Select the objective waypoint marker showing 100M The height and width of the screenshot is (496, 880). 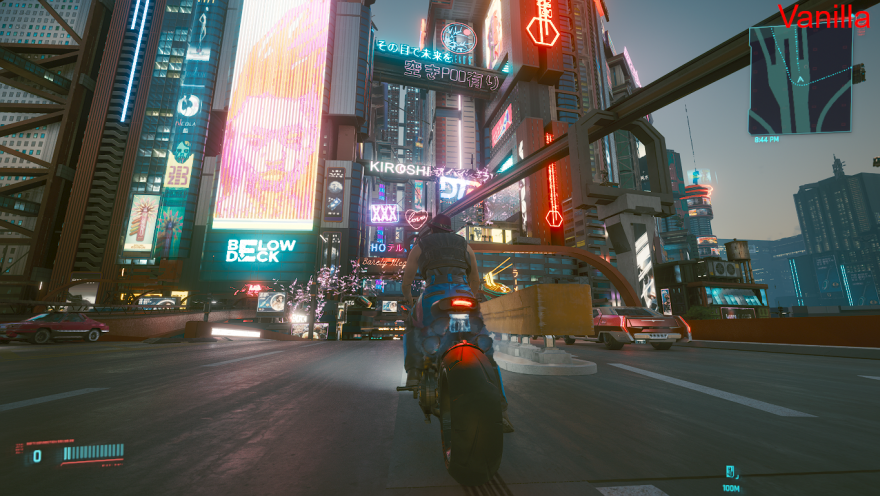click(x=731, y=472)
